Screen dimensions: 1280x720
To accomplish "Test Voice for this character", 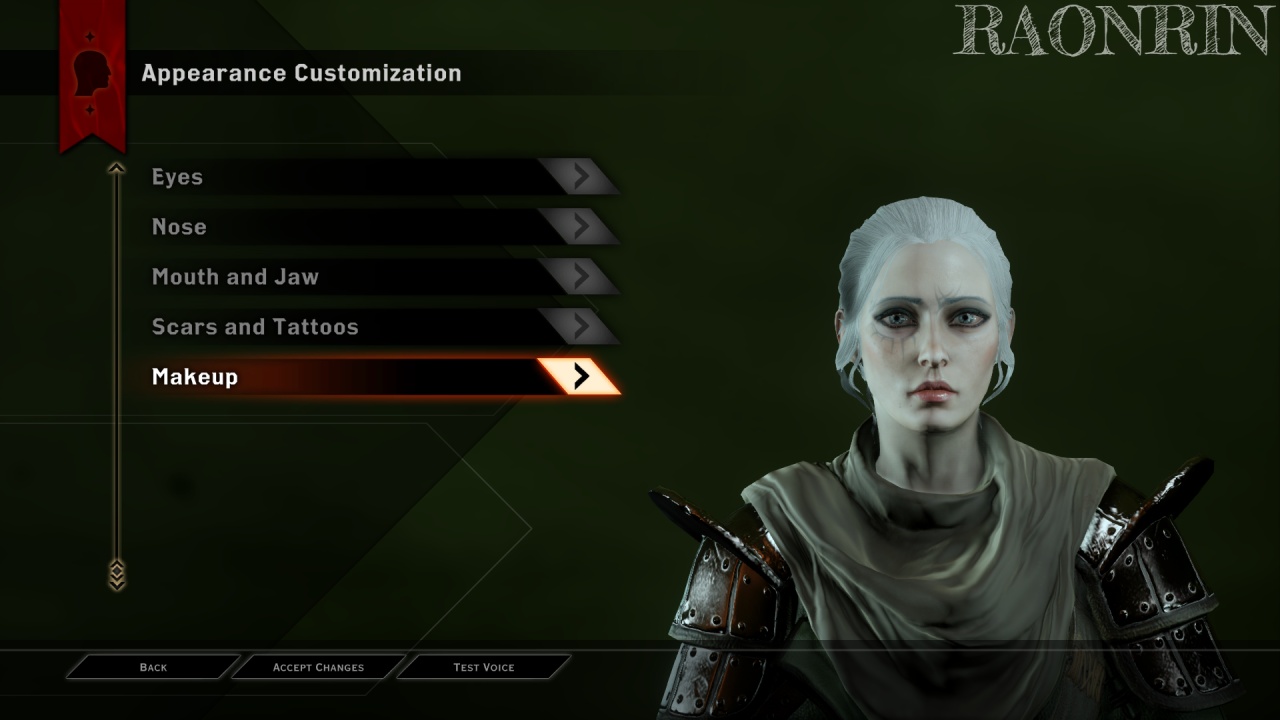I will (x=484, y=667).
